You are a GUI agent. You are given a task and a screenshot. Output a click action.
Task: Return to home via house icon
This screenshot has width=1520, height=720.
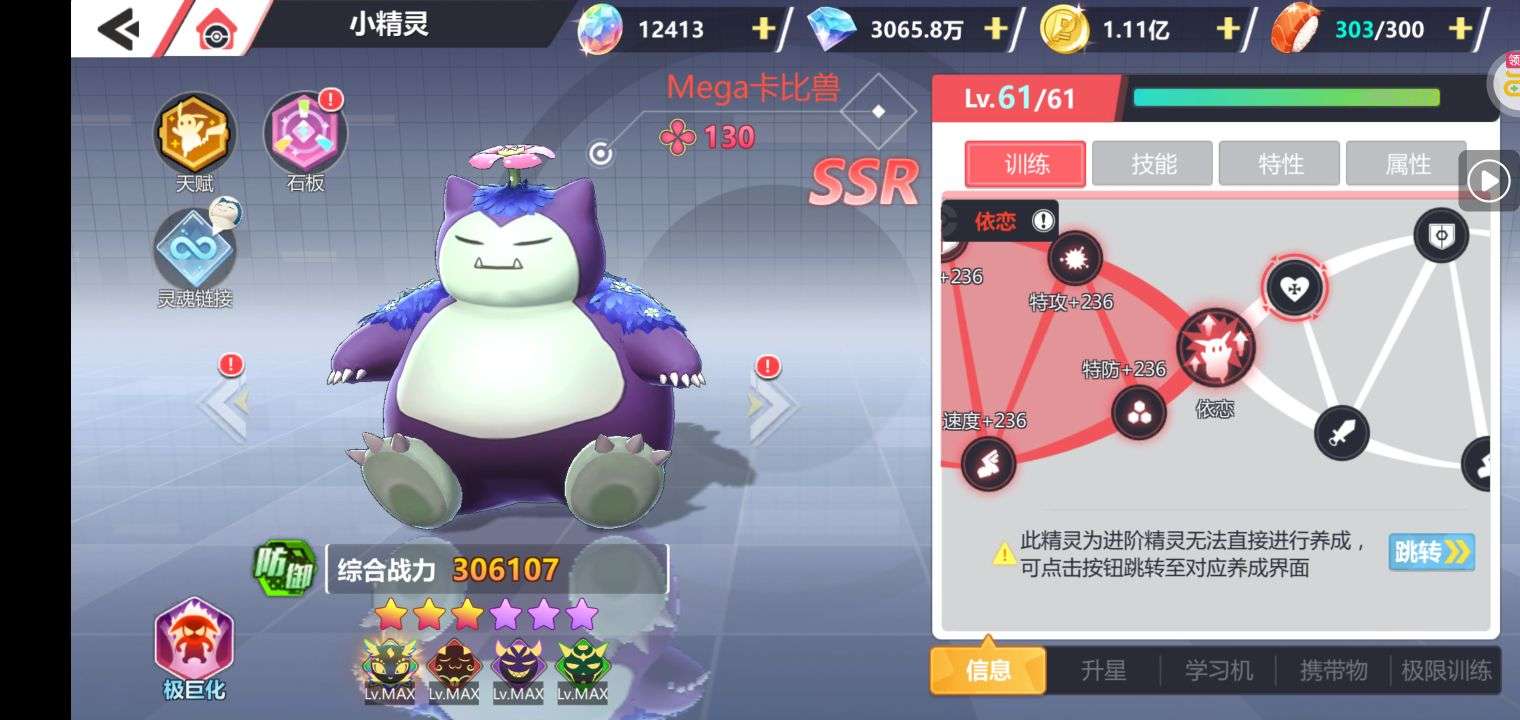tap(214, 30)
